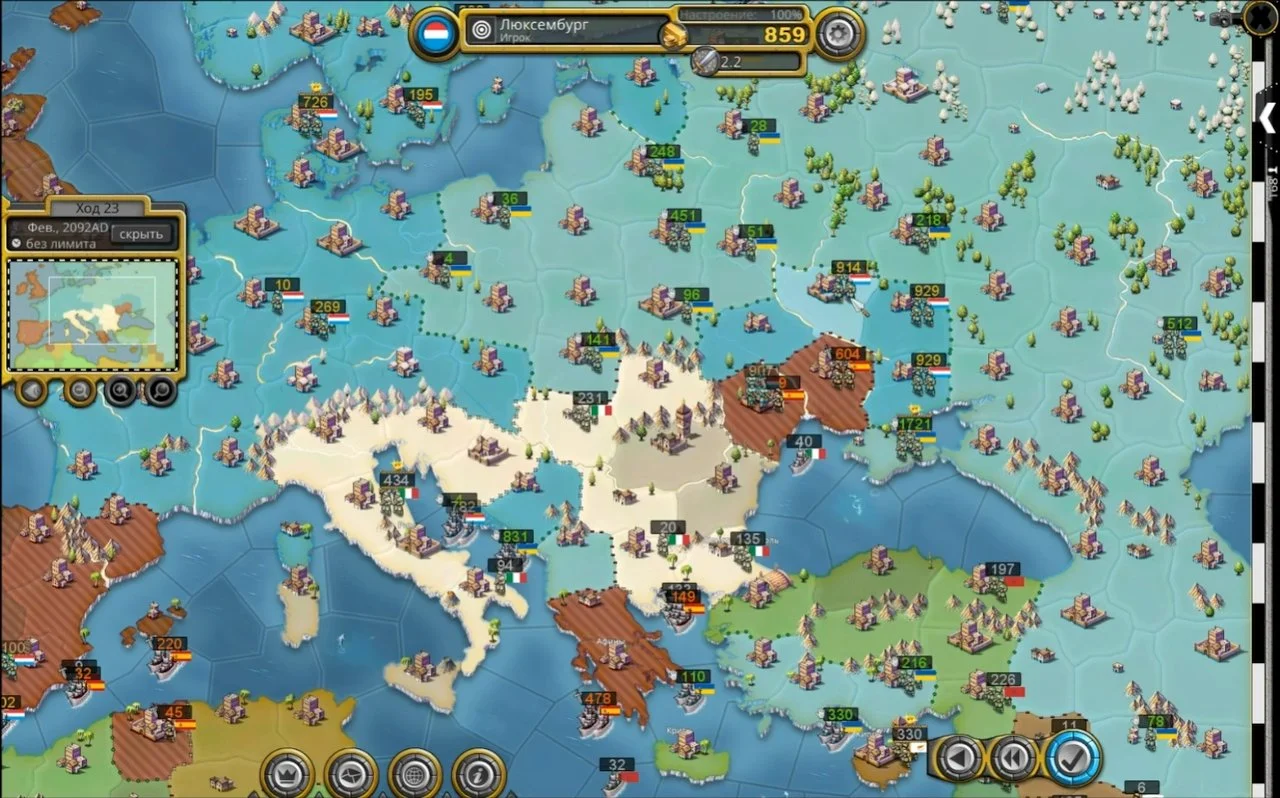Screen dimensions: 1280x798
Task: Click the single left-arrow button beside rewind
Action: 959,759
